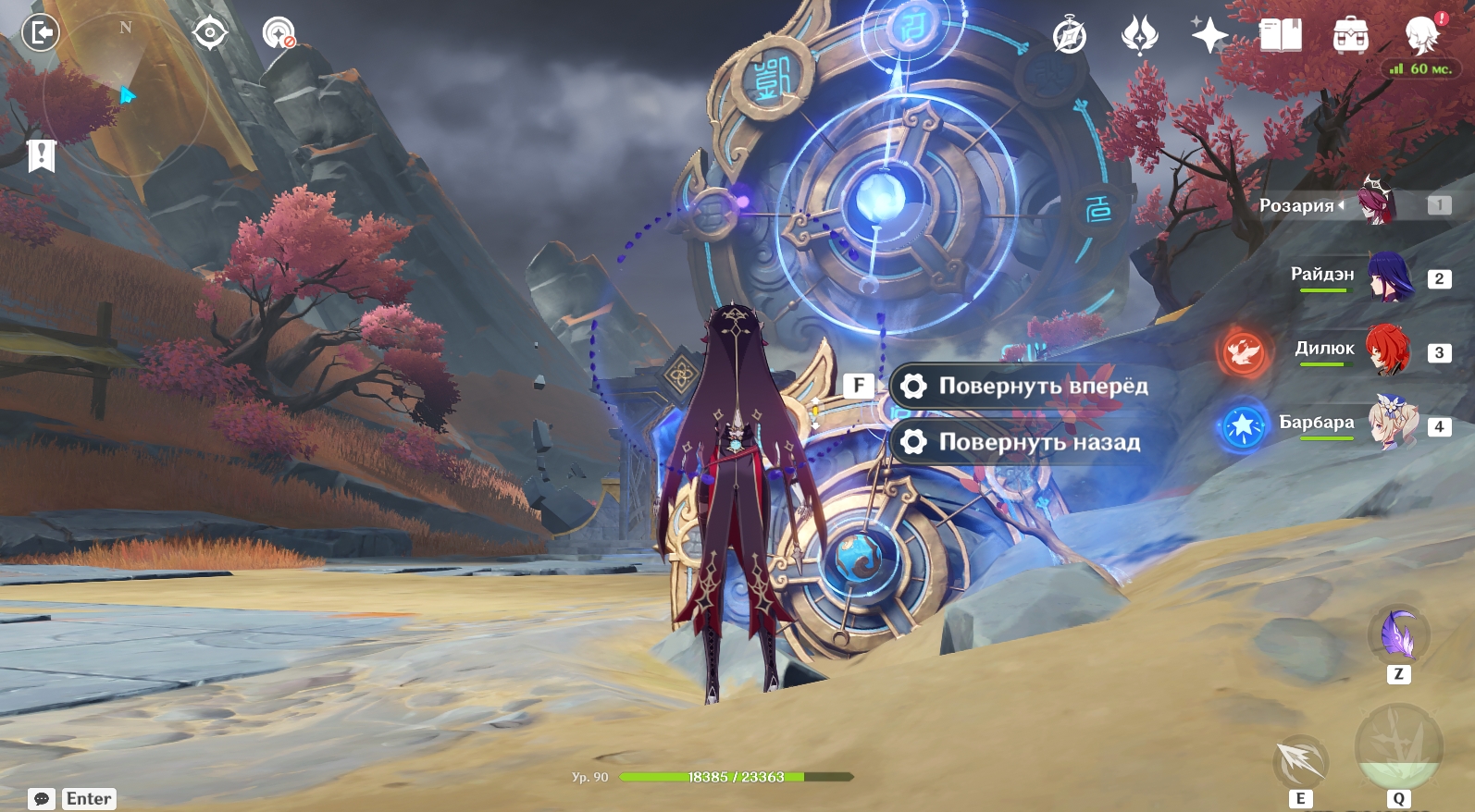
Task: Open the inventory backpack
Action: [x=1351, y=36]
